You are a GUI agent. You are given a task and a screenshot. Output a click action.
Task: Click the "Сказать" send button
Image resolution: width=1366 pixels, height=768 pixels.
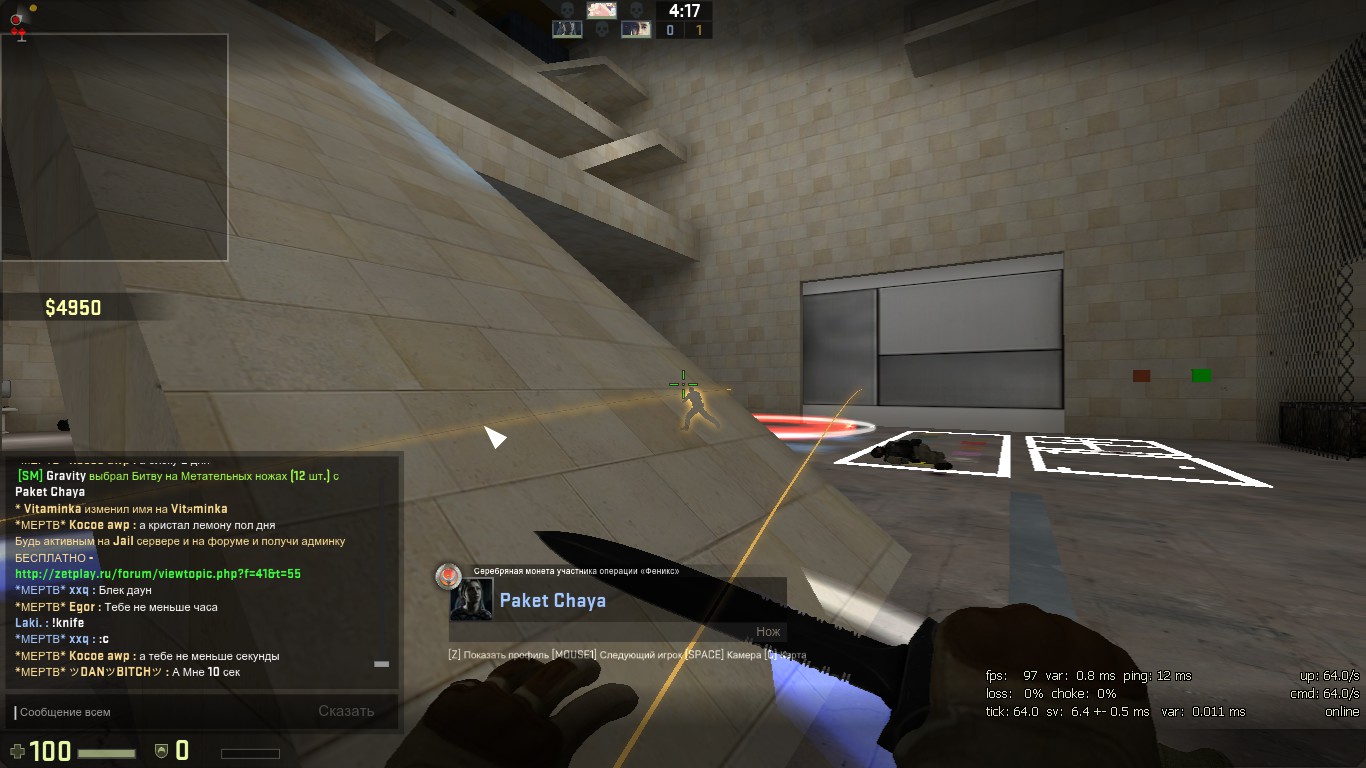coord(346,712)
